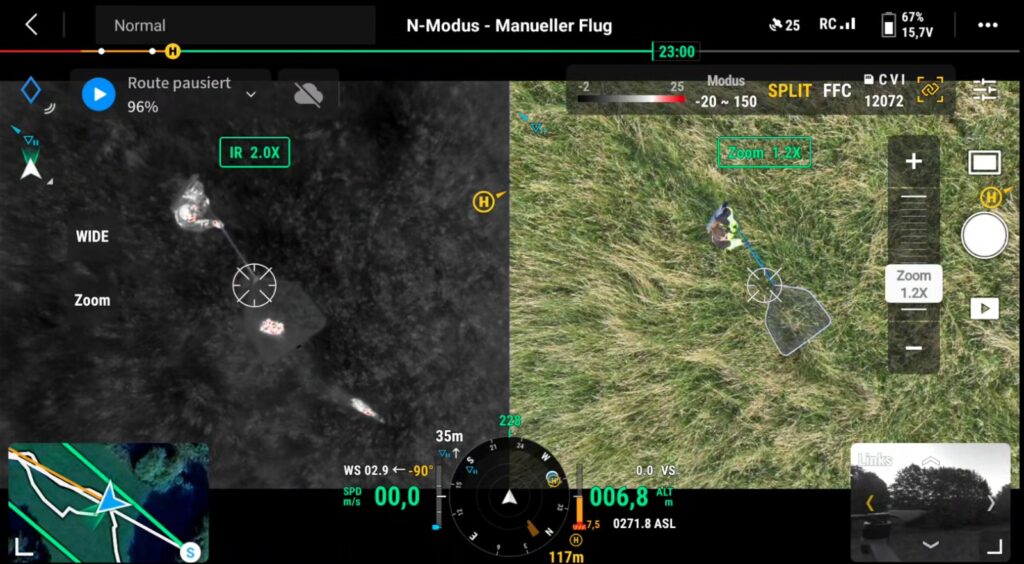Toggle the yellow link zoom icon

[x=930, y=90]
